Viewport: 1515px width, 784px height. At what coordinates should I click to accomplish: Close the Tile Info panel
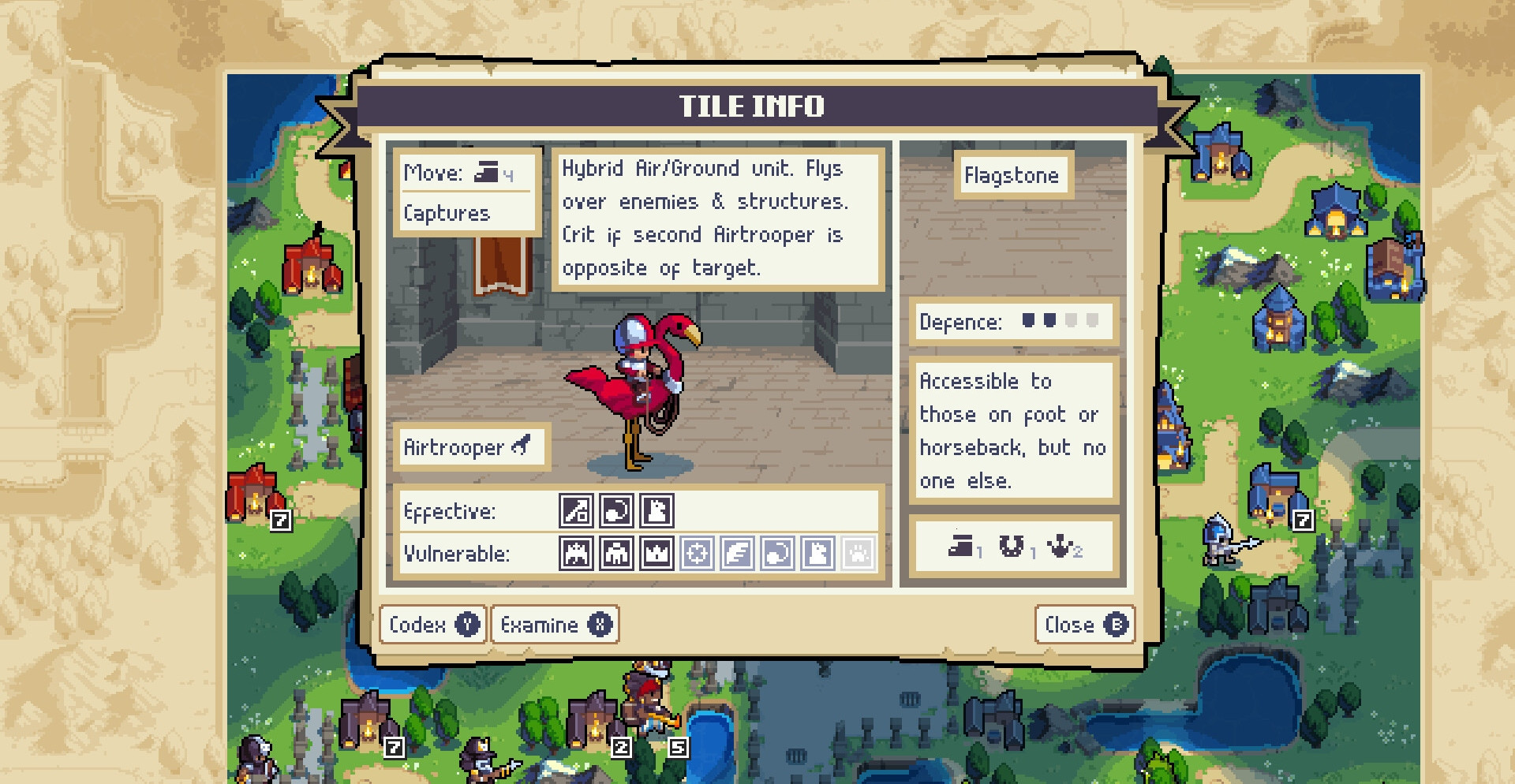point(1084,625)
